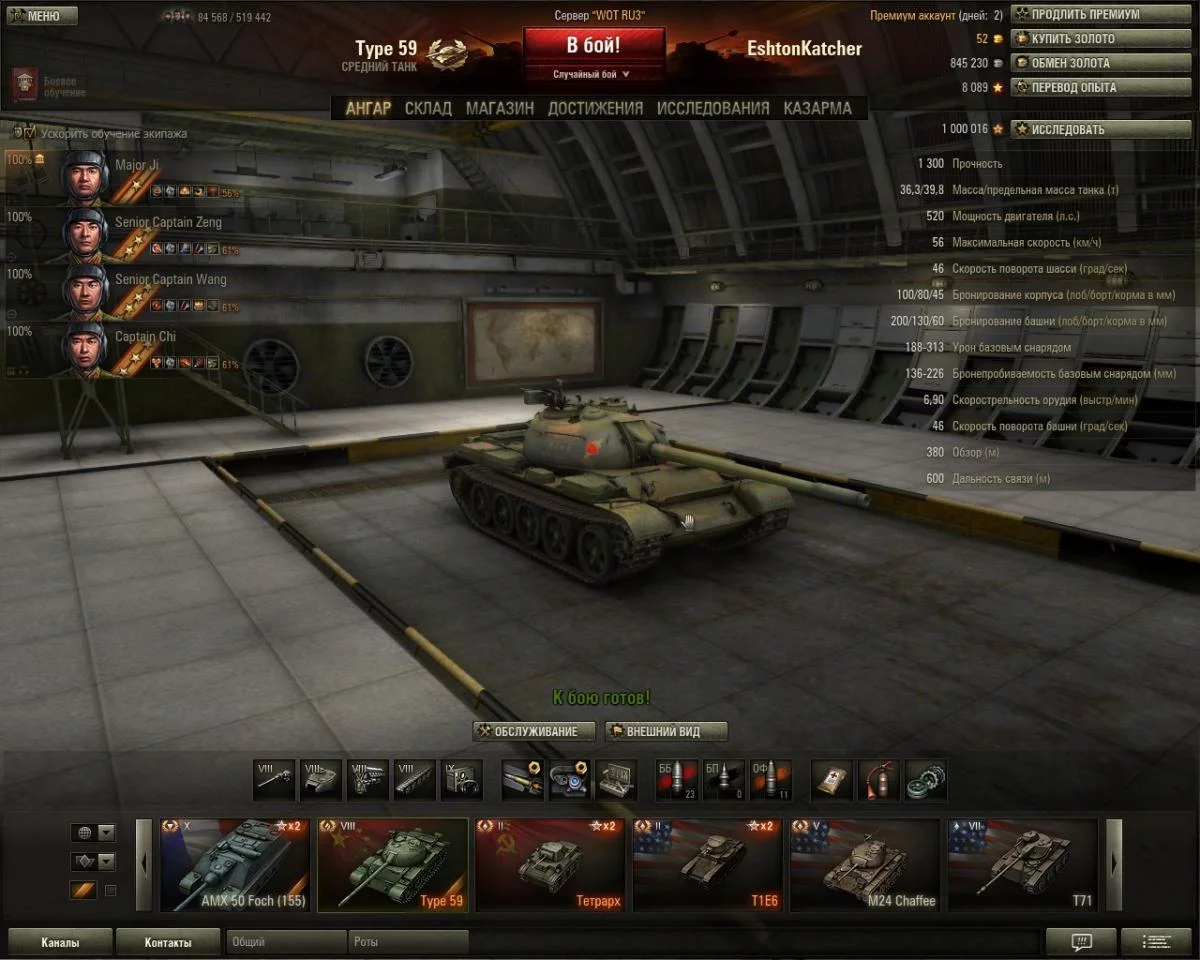Select crew member Major Ji
The width and height of the screenshot is (1200, 960).
(137, 165)
